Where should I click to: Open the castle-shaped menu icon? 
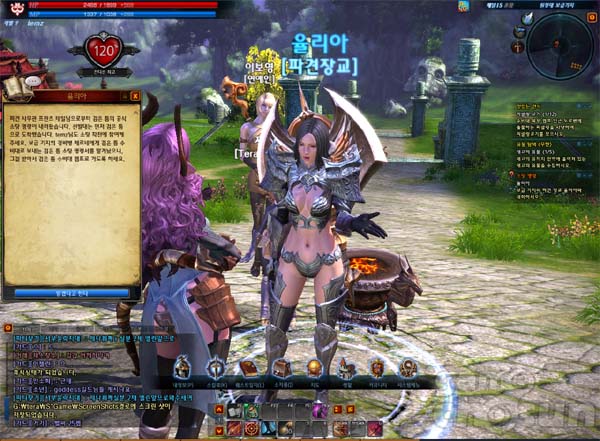click(x=346, y=367)
